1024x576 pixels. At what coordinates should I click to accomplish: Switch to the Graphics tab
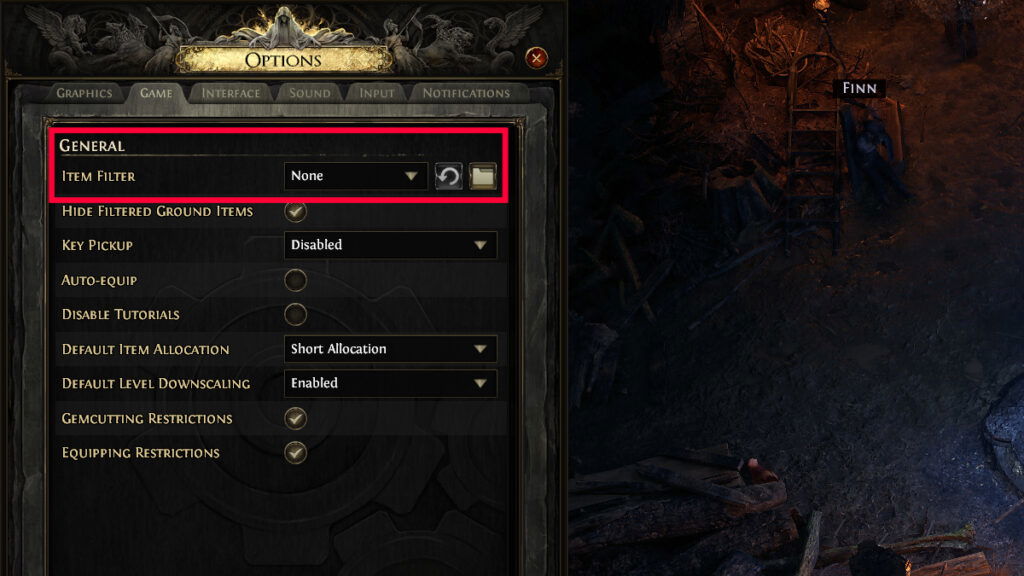pyautogui.click(x=84, y=93)
